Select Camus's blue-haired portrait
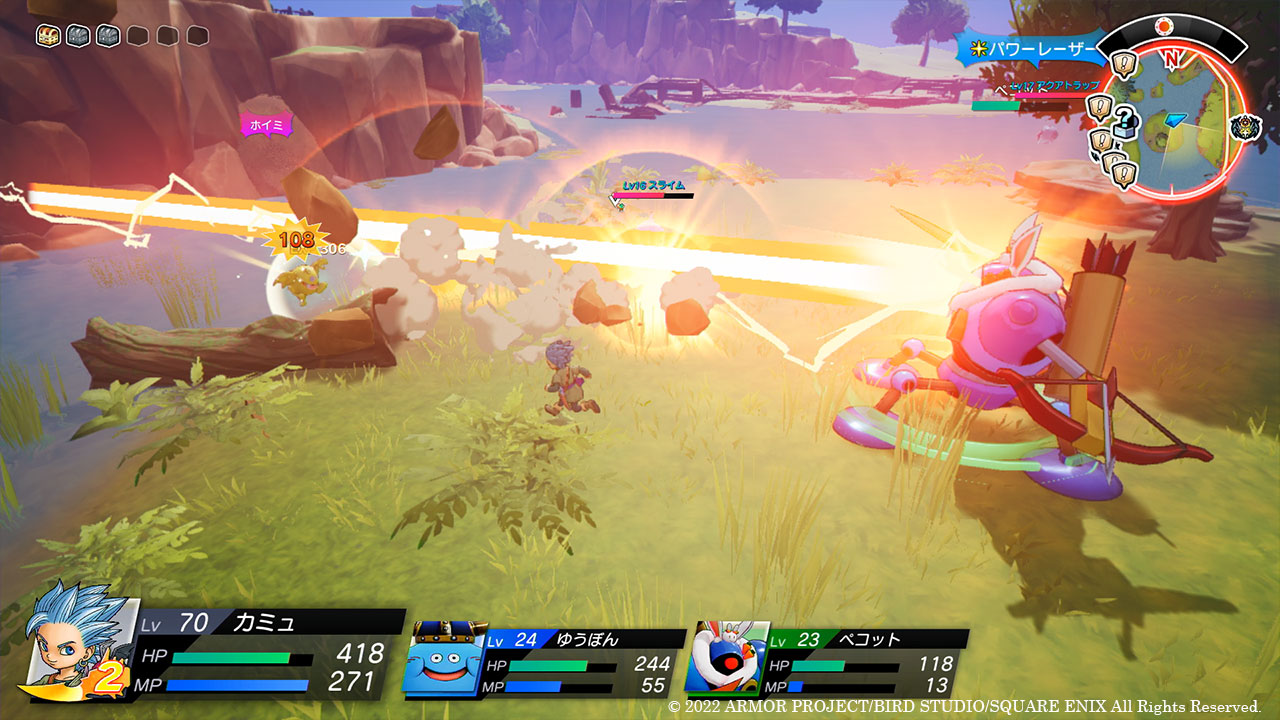This screenshot has height=720, width=1280. point(70,642)
